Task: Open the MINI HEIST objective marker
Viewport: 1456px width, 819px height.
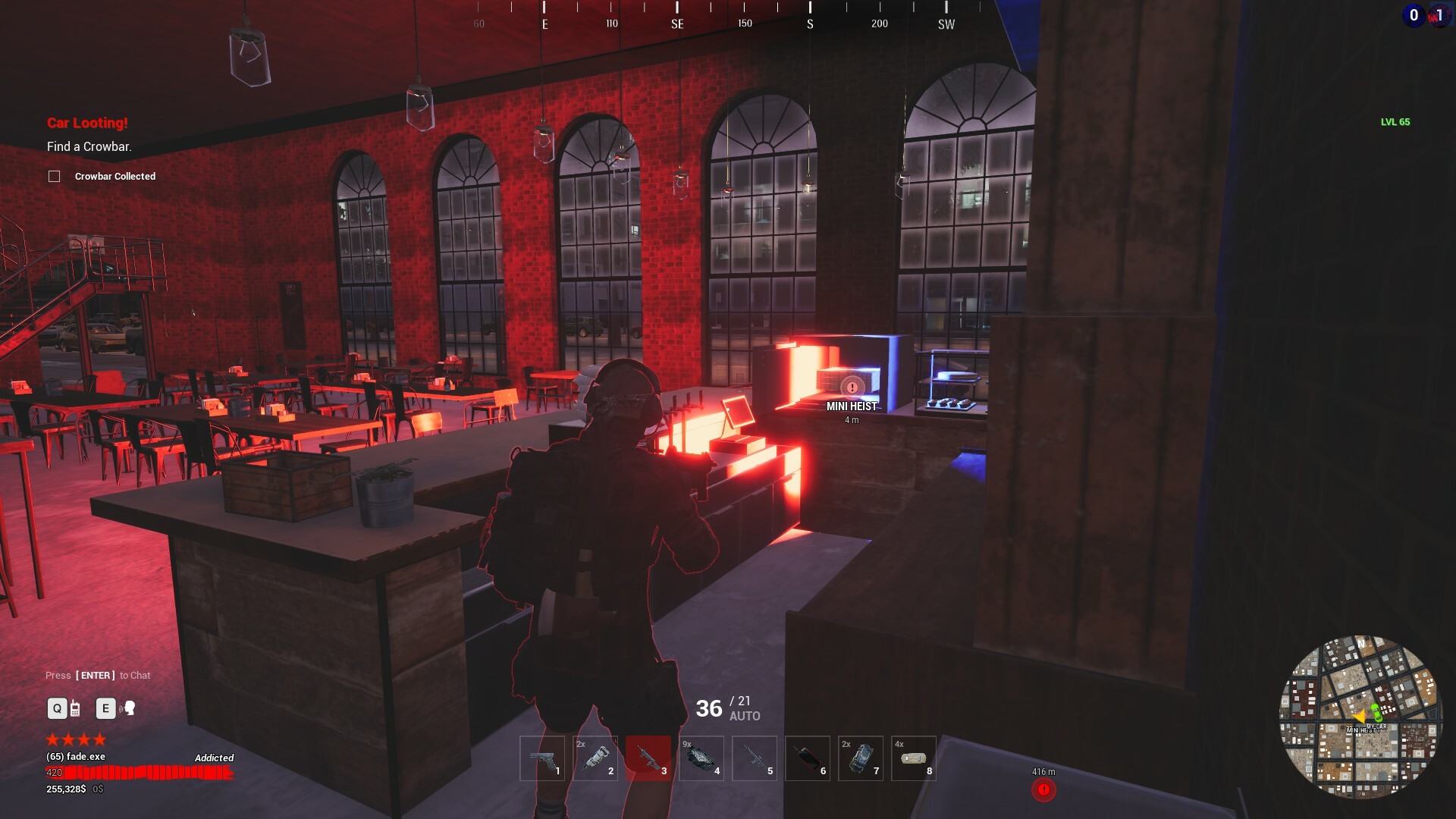Action: [x=852, y=388]
